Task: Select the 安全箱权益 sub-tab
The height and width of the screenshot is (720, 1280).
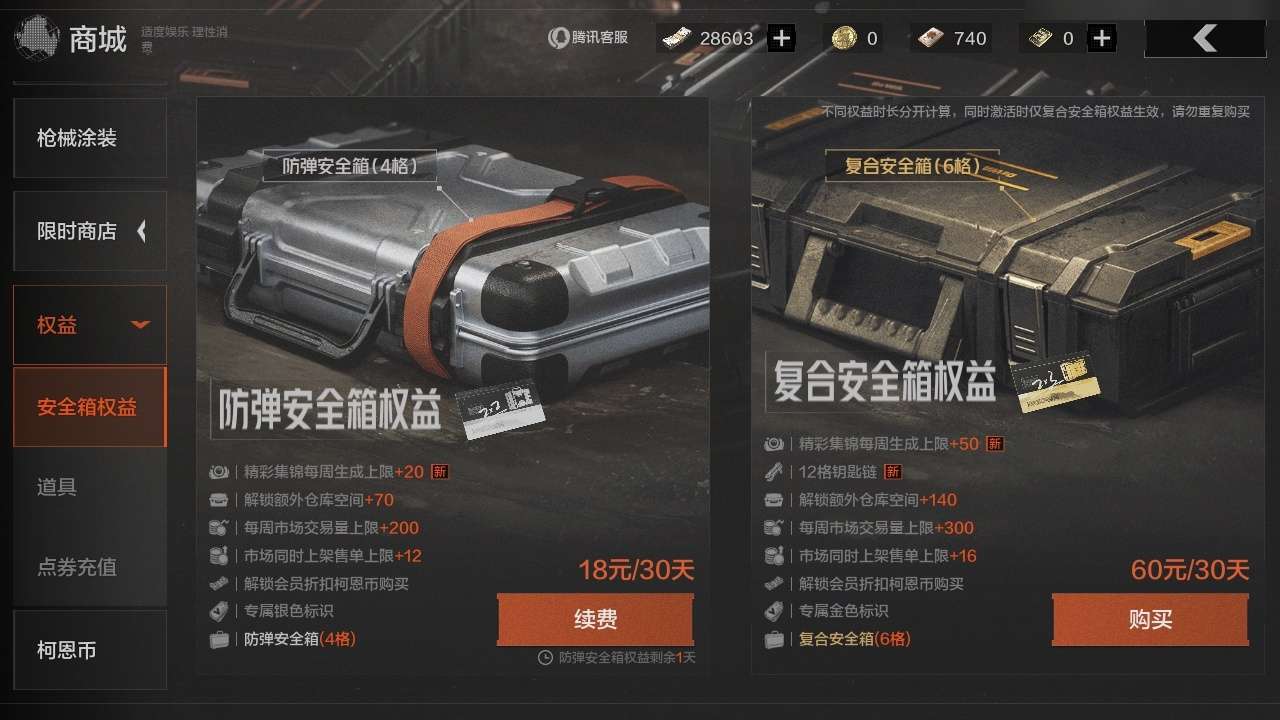Action: 89,407
